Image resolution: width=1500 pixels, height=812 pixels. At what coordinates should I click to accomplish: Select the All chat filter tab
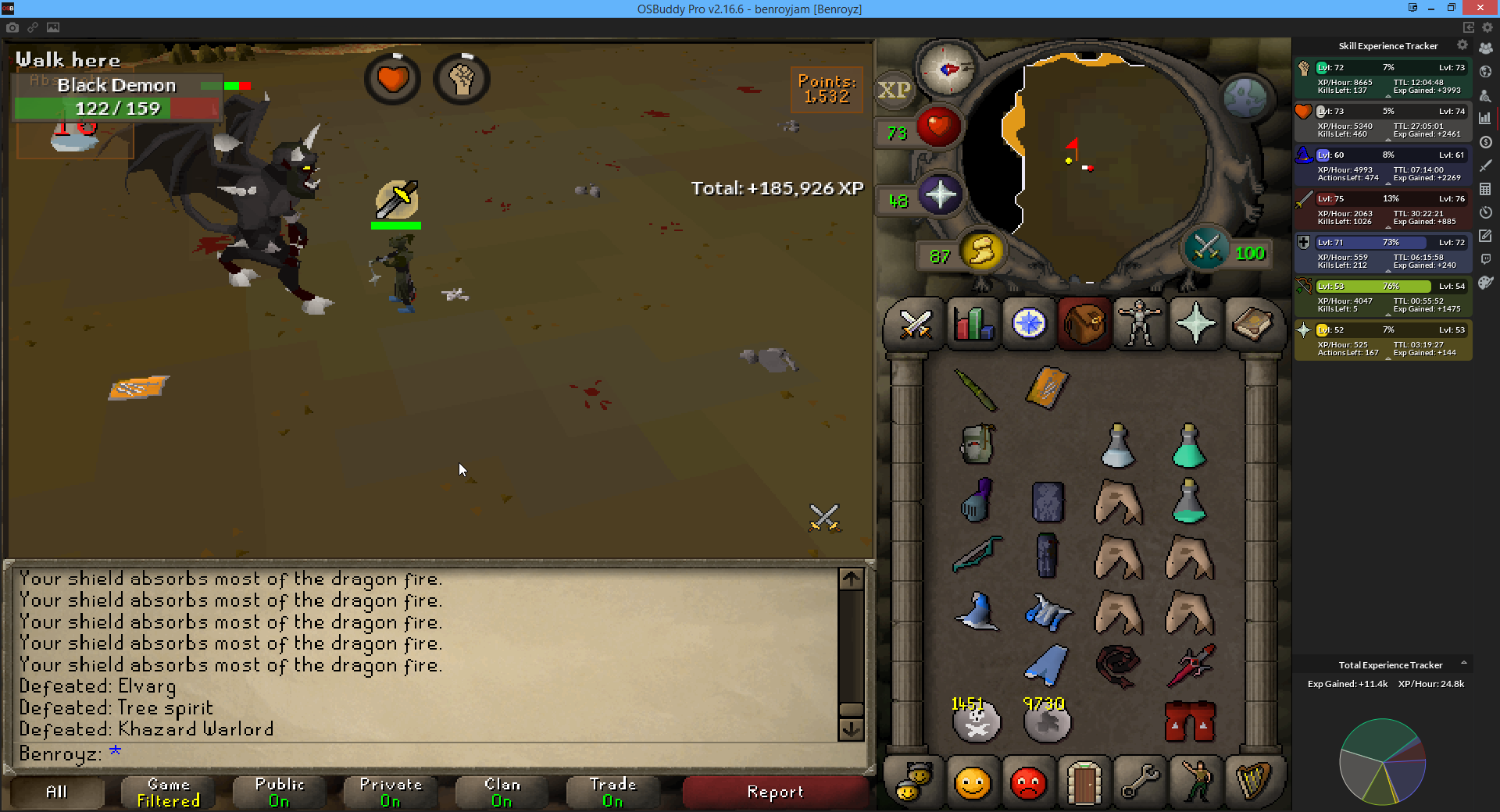56,792
